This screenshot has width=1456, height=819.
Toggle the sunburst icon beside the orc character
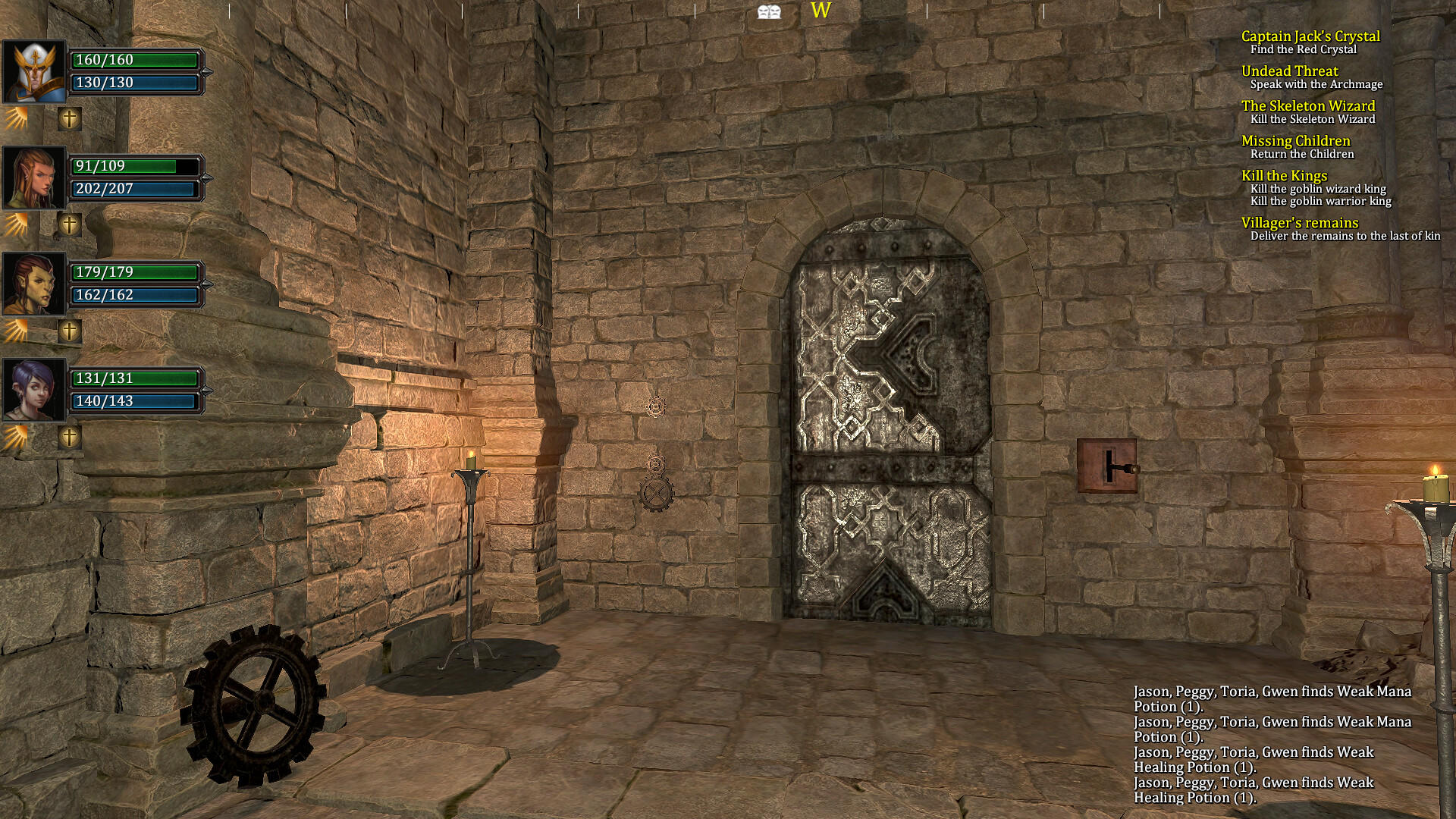click(17, 331)
